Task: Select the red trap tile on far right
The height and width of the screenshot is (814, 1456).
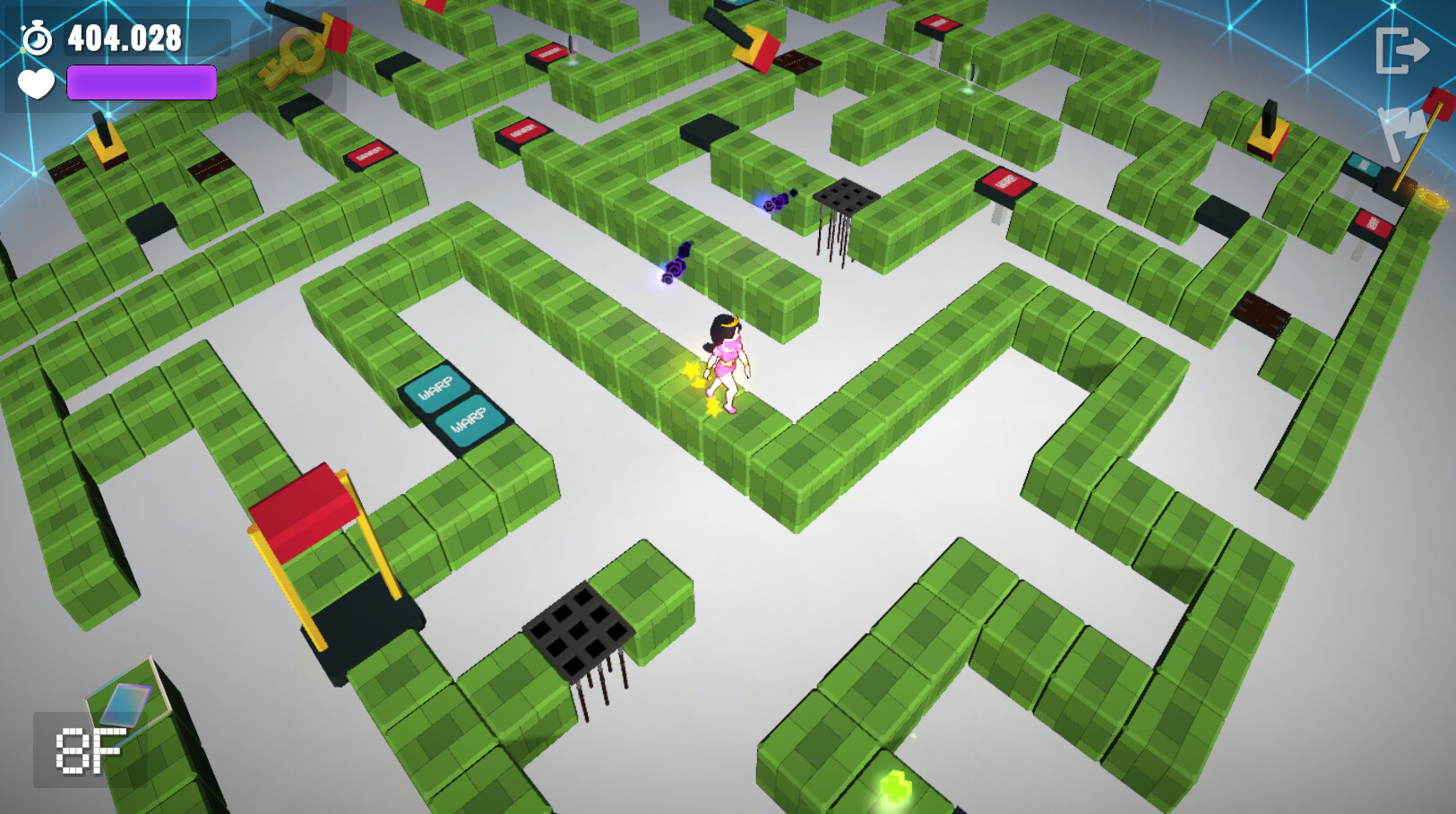Action: pyautogui.click(x=1374, y=221)
